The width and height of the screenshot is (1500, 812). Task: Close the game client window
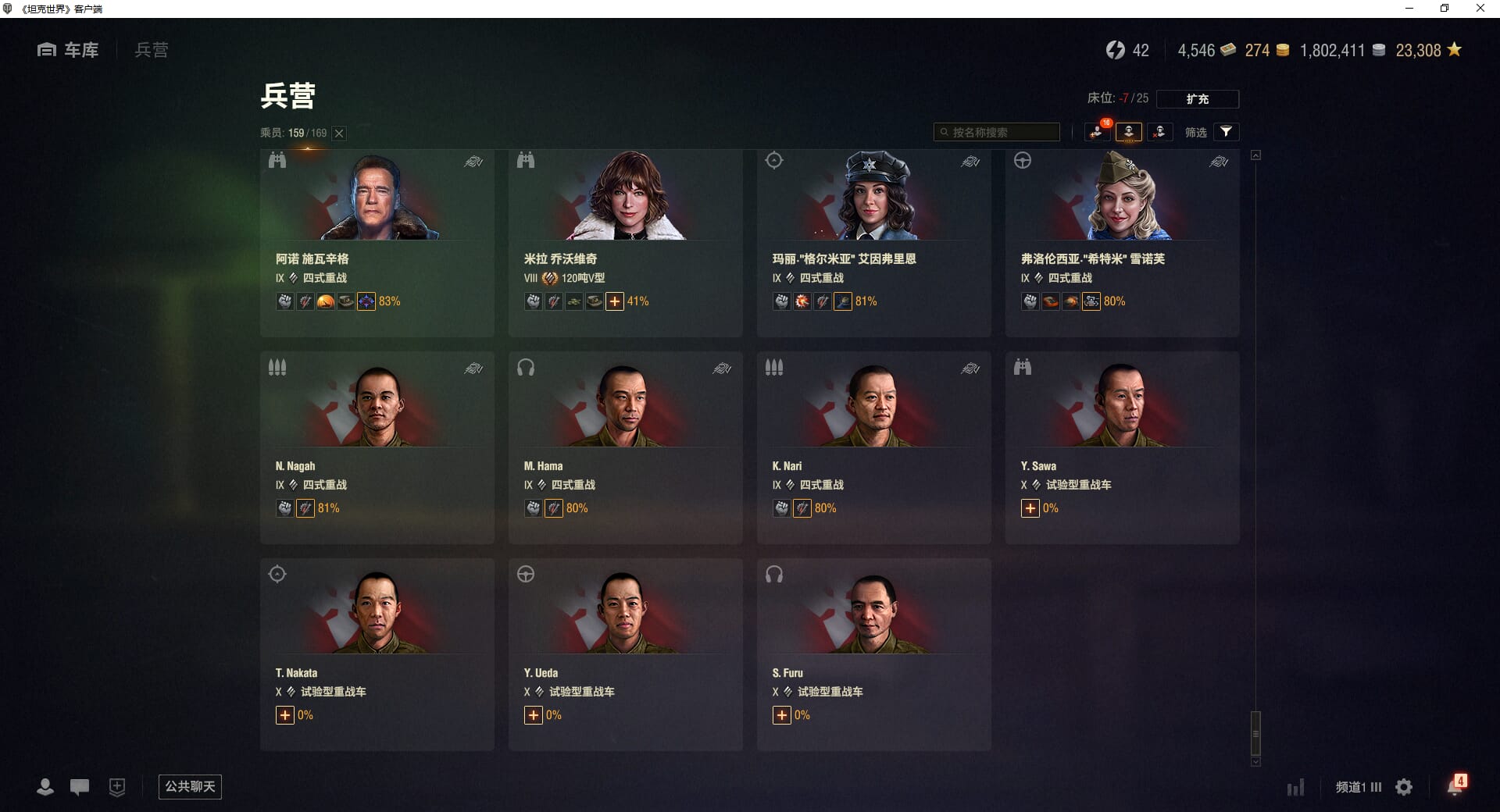[1480, 9]
